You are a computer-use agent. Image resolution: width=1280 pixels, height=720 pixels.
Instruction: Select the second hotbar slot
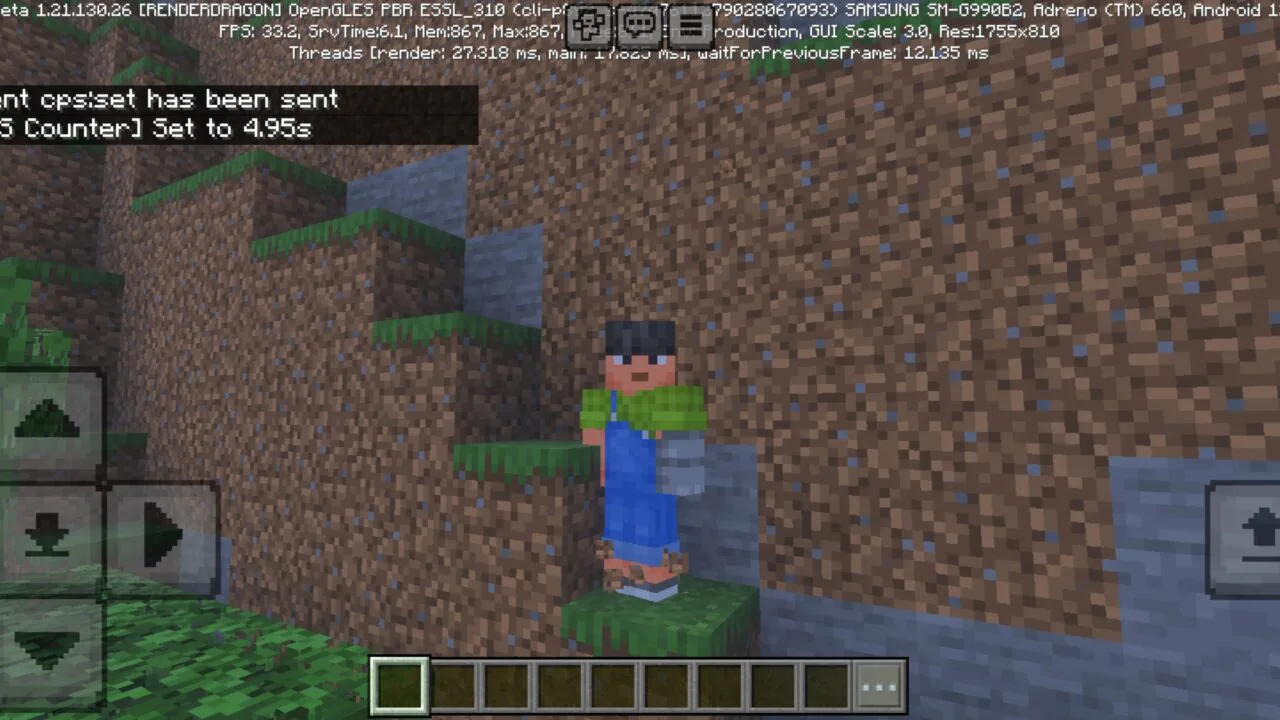click(x=452, y=684)
